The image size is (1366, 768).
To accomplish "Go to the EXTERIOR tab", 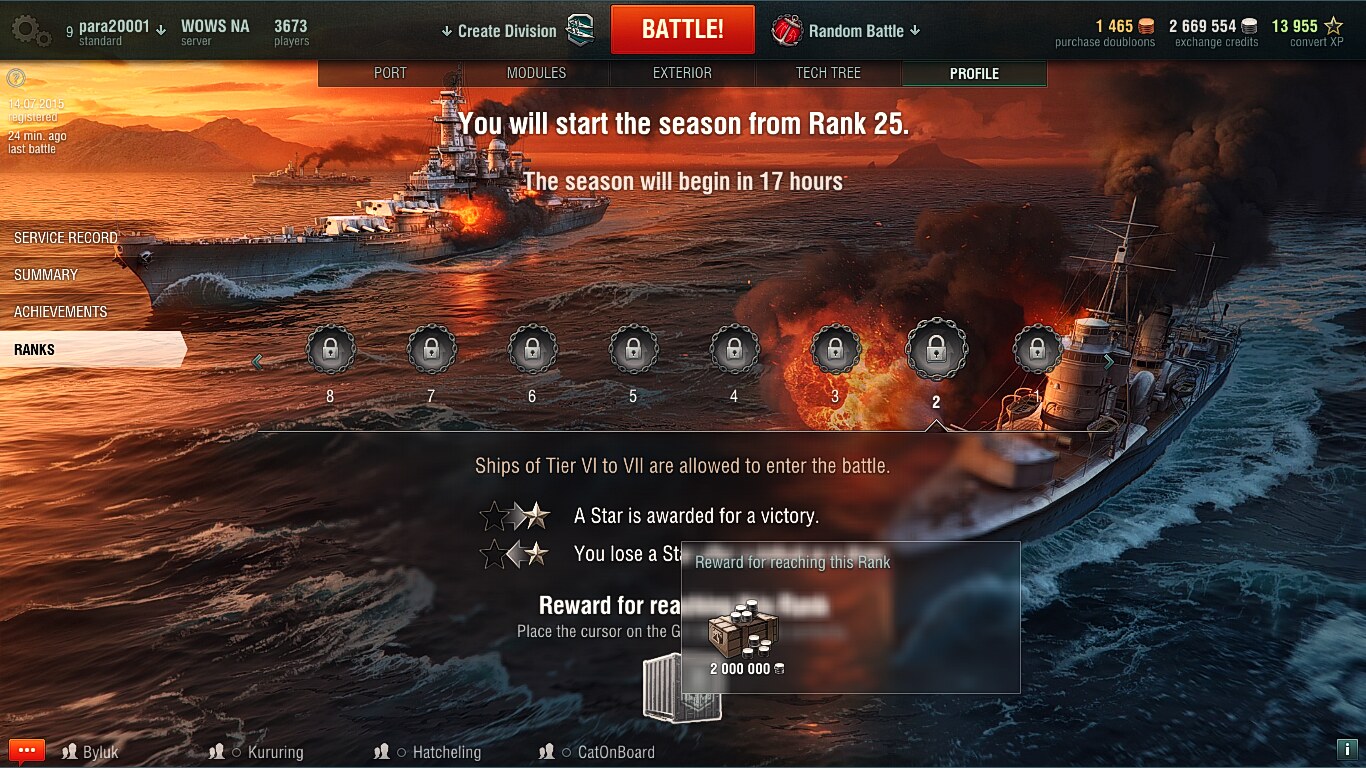I will click(x=682, y=73).
